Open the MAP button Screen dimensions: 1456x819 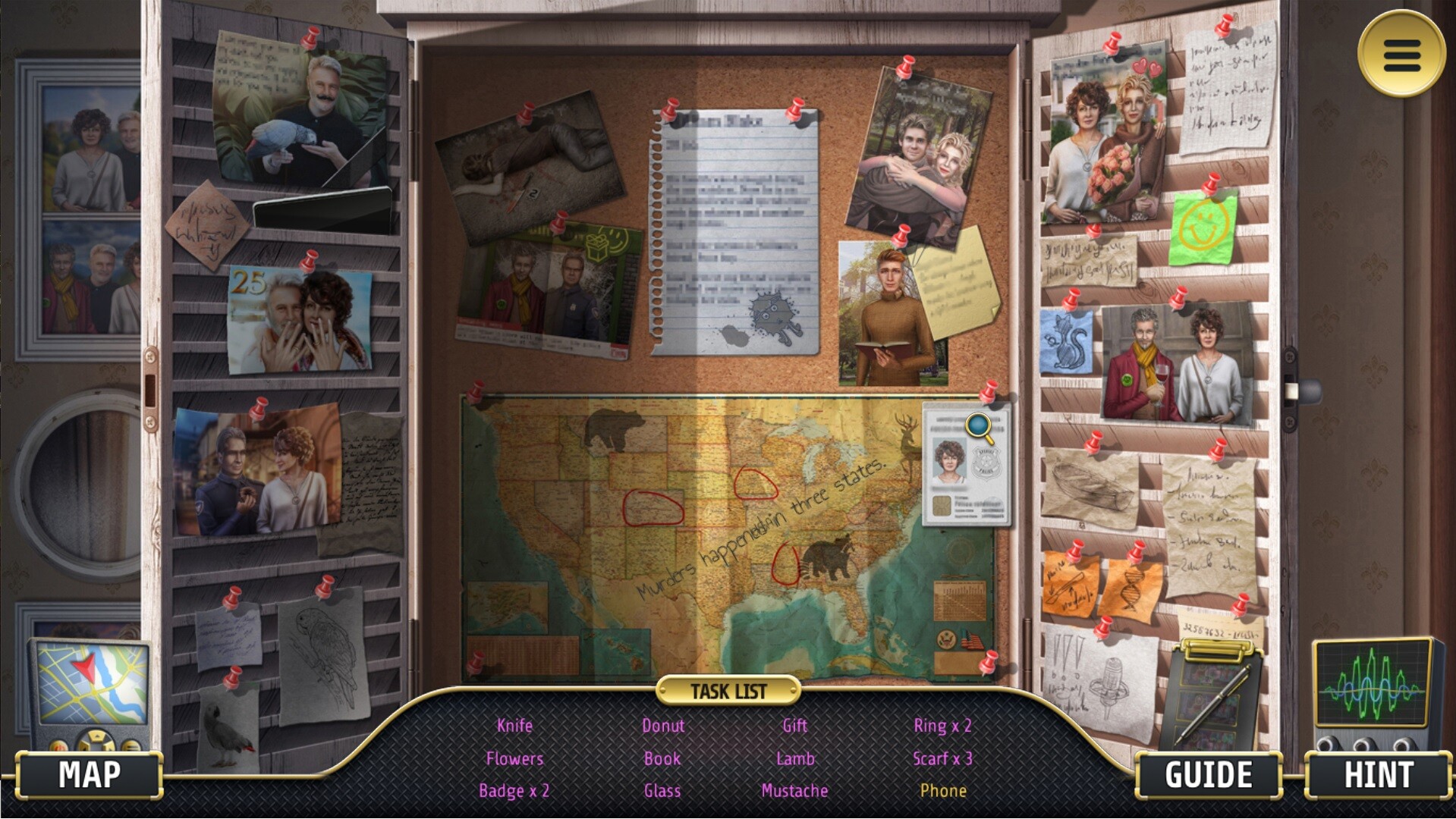90,774
